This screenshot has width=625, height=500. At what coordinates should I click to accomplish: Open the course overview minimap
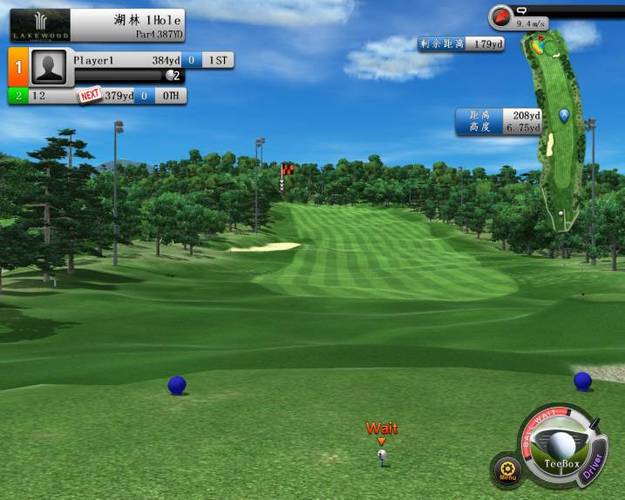555,130
